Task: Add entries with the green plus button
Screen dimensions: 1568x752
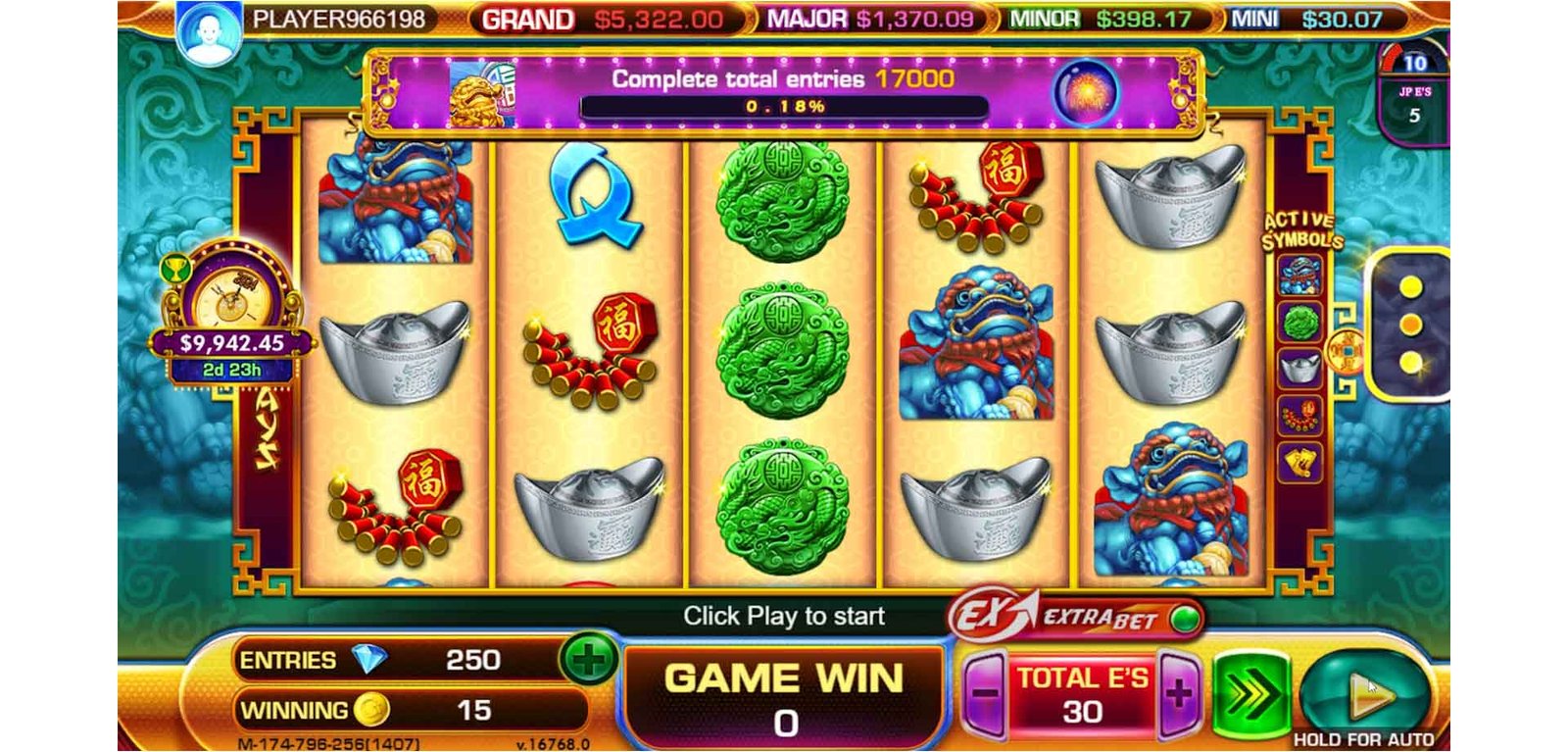Action: tap(588, 660)
